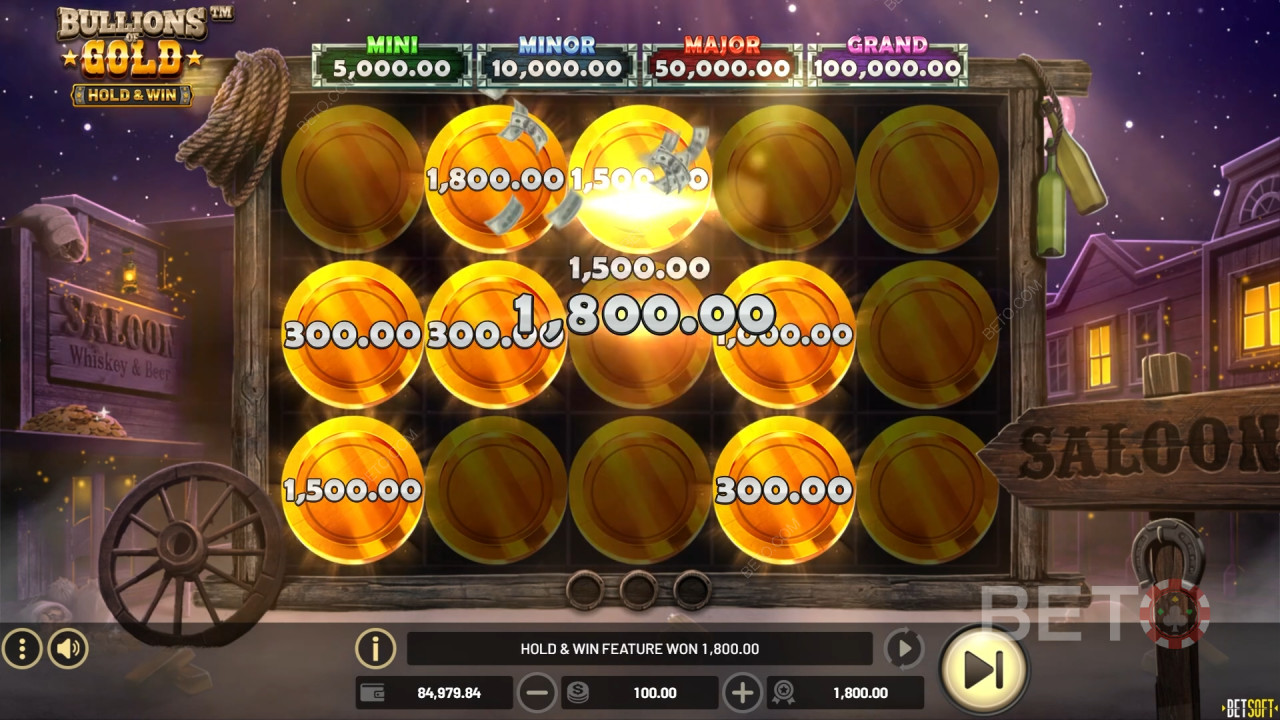Open the paytable info icon
This screenshot has height=720, width=1280.
(374, 648)
